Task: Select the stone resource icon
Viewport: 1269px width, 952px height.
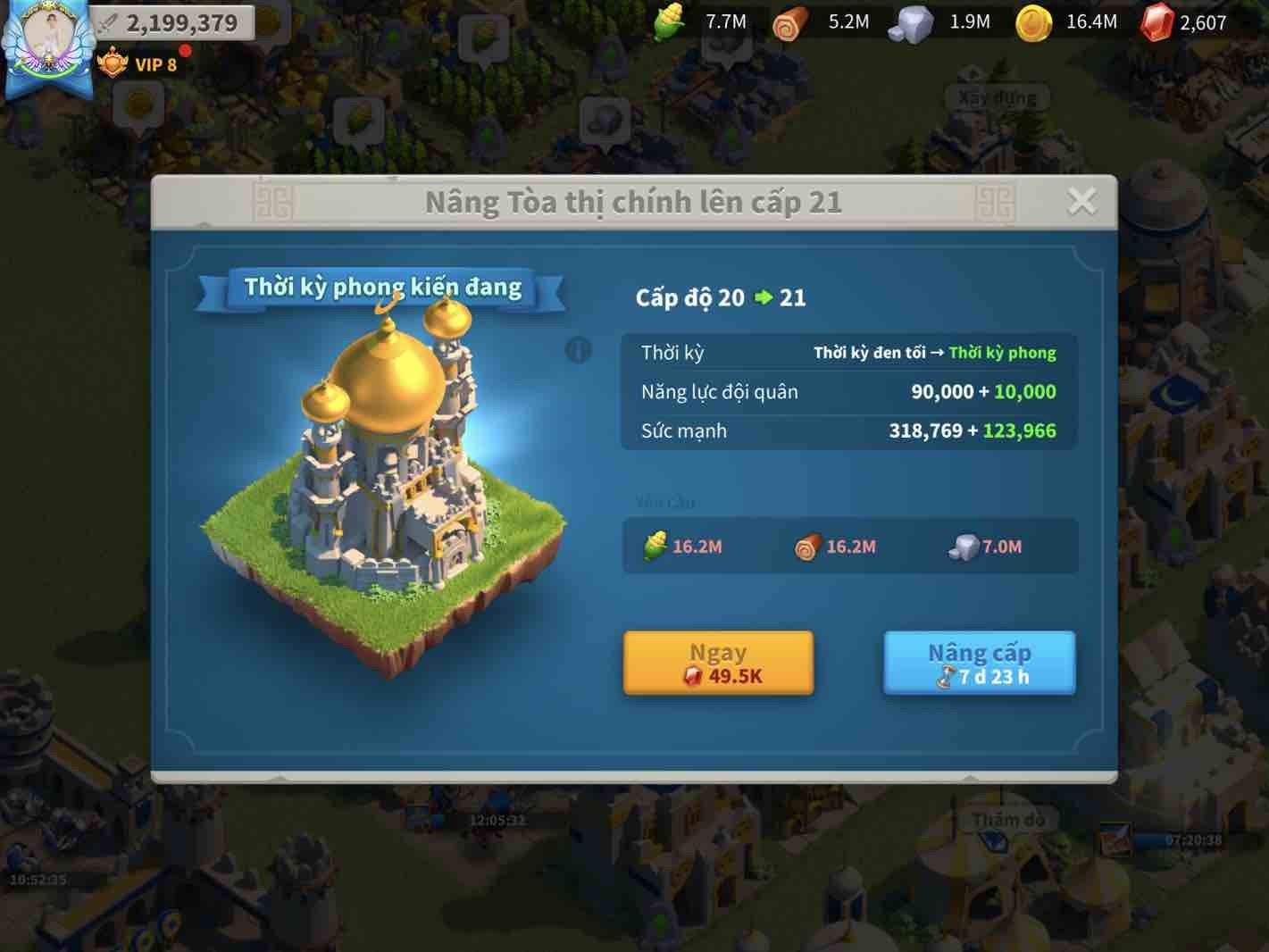Action: pyautogui.click(x=911, y=22)
